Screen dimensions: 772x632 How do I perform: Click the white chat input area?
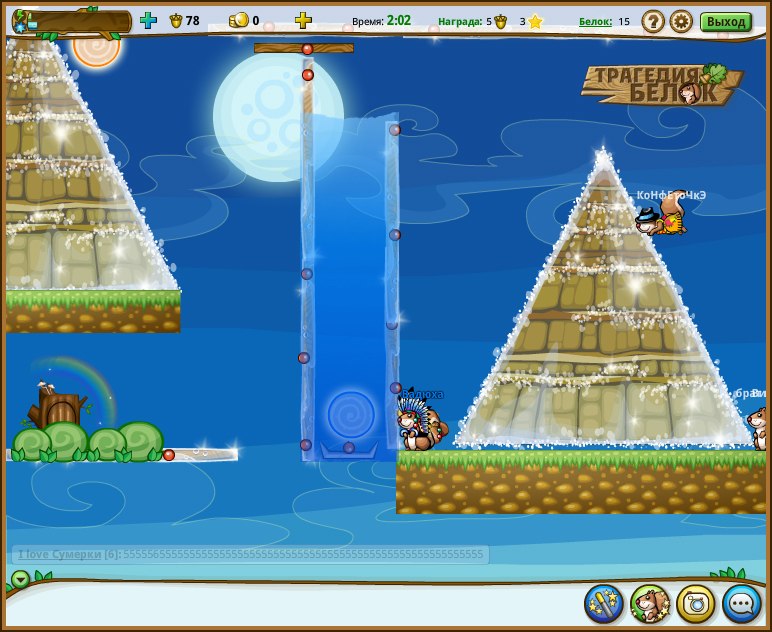(300, 605)
